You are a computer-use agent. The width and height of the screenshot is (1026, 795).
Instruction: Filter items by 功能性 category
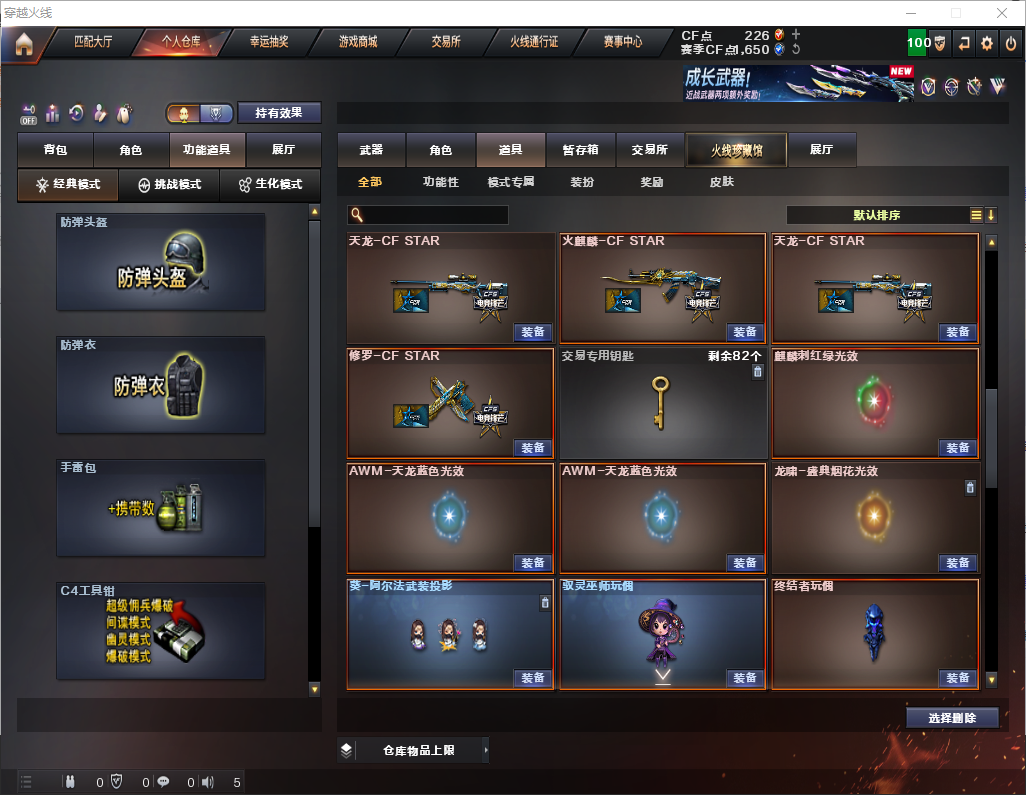(440, 182)
